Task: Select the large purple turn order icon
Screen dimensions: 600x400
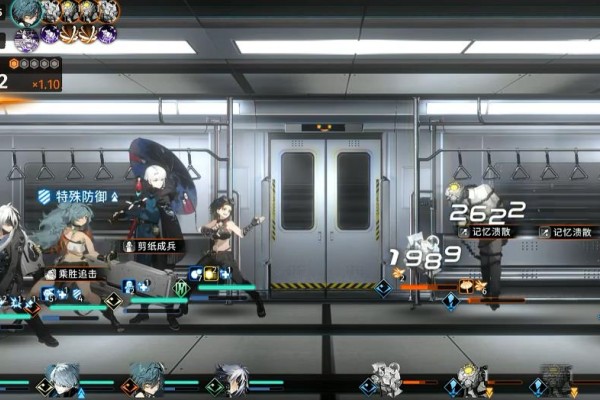Action: [27, 38]
